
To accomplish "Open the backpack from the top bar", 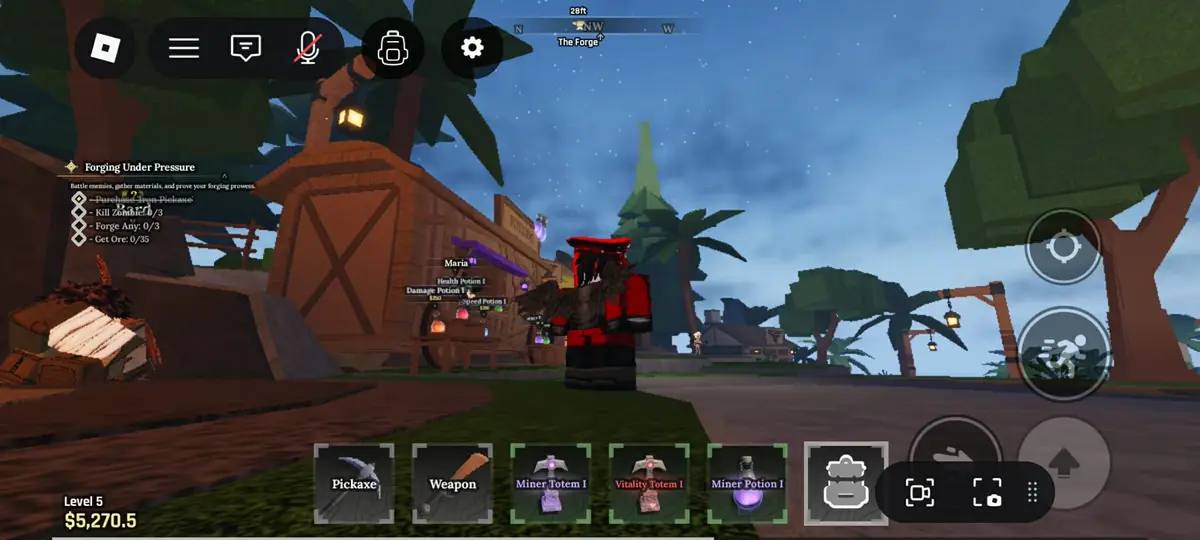I will click(391, 48).
